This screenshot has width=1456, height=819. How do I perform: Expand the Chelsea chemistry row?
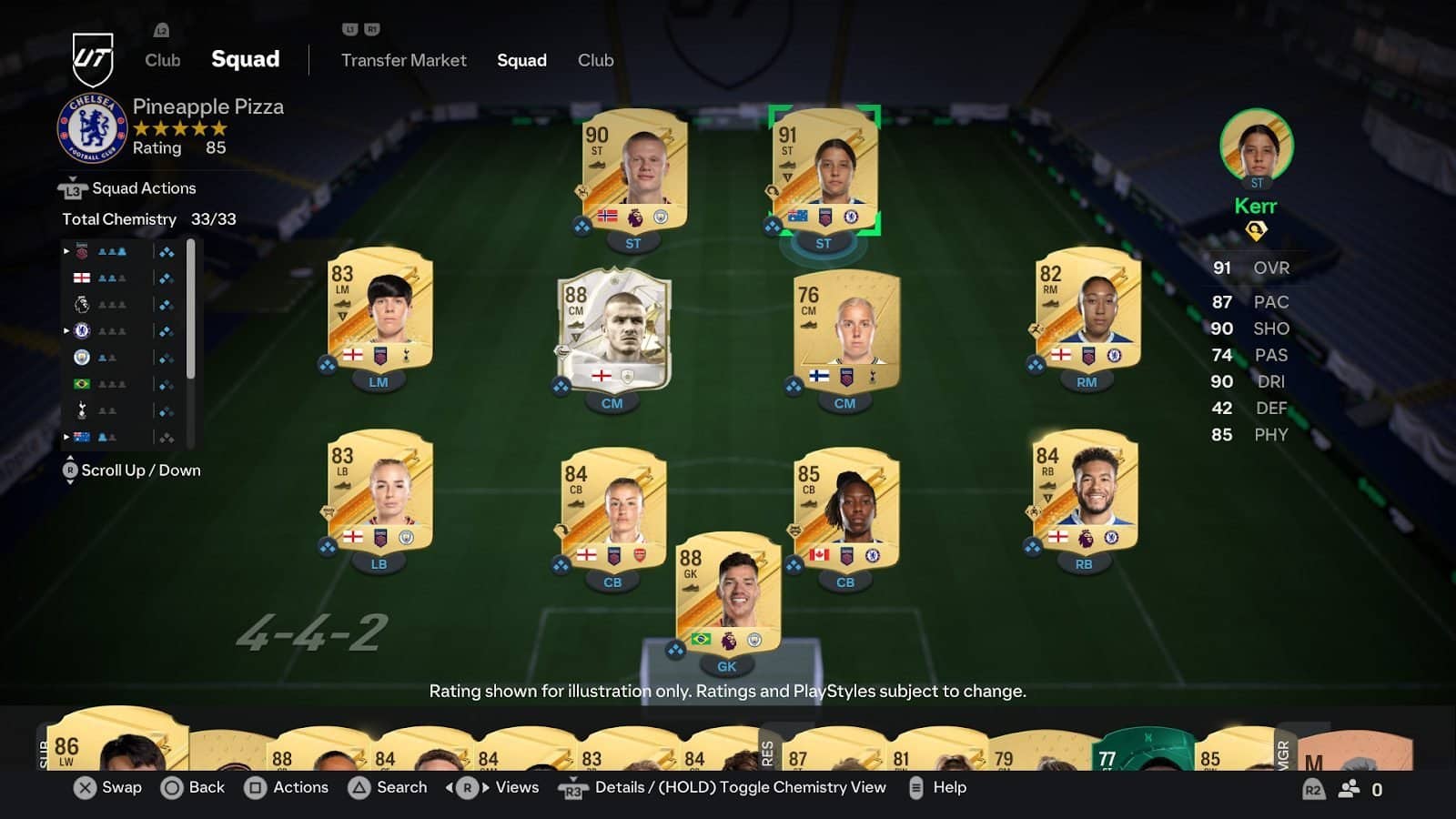coord(66,329)
